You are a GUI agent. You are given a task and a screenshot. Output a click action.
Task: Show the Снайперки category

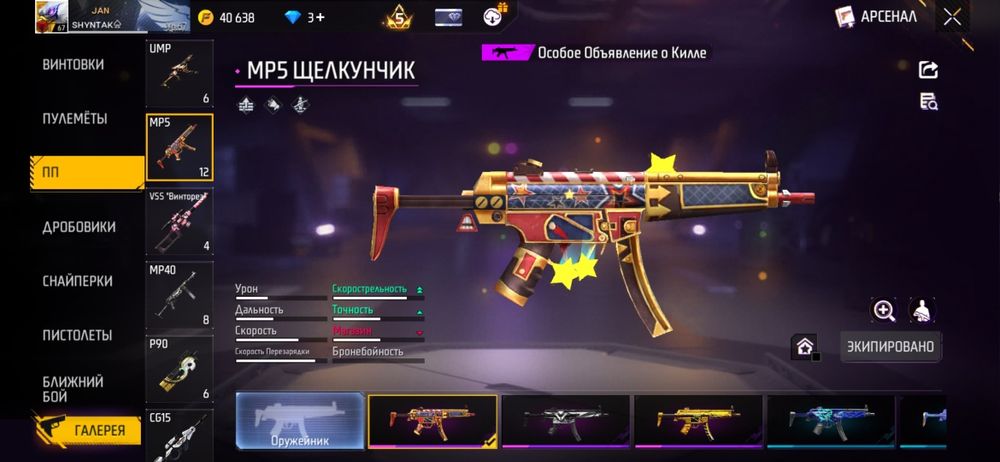(x=77, y=281)
